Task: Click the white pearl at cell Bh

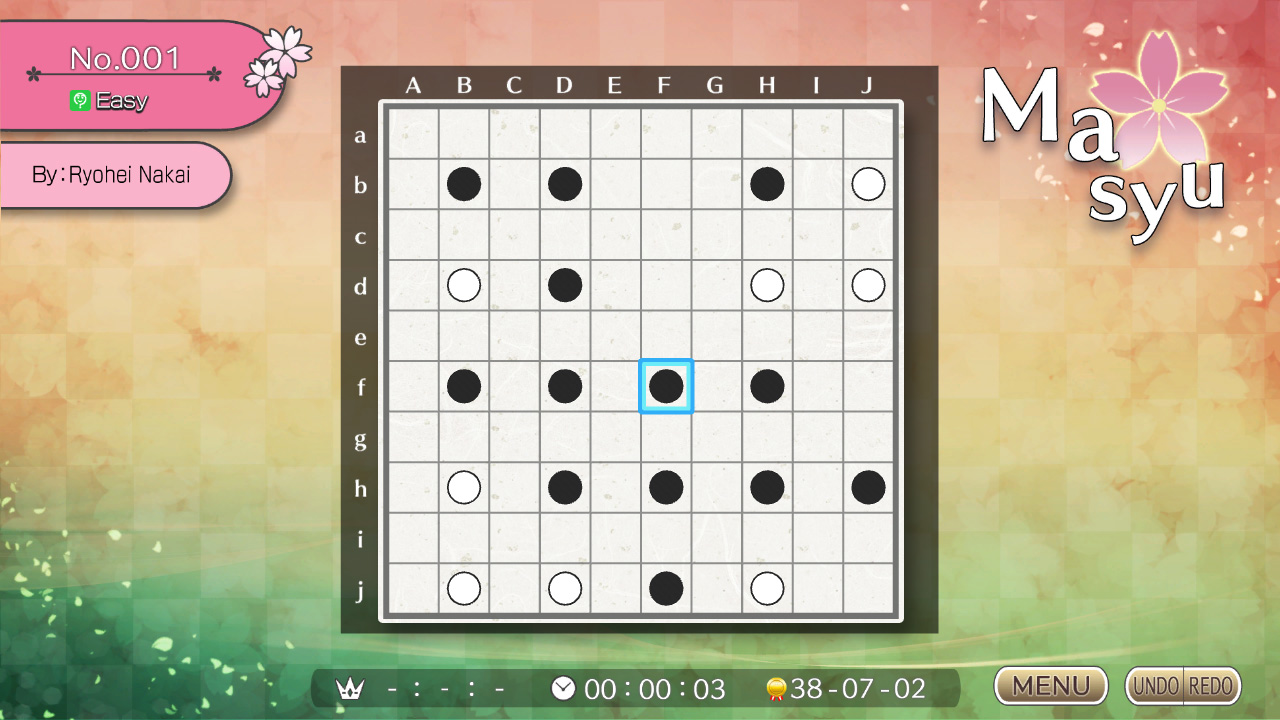Action: coord(463,487)
